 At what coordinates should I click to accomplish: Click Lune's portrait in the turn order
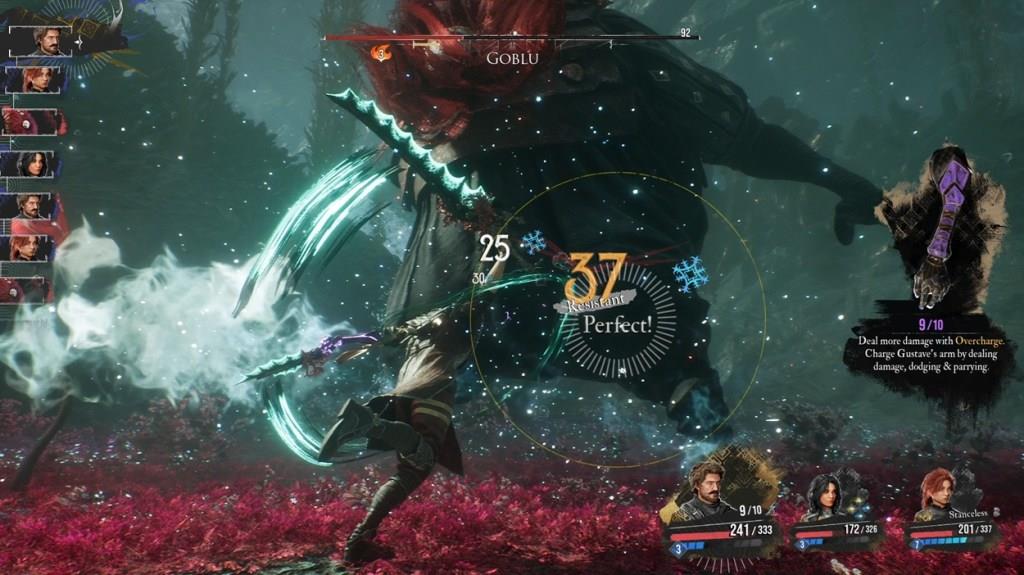tap(34, 164)
